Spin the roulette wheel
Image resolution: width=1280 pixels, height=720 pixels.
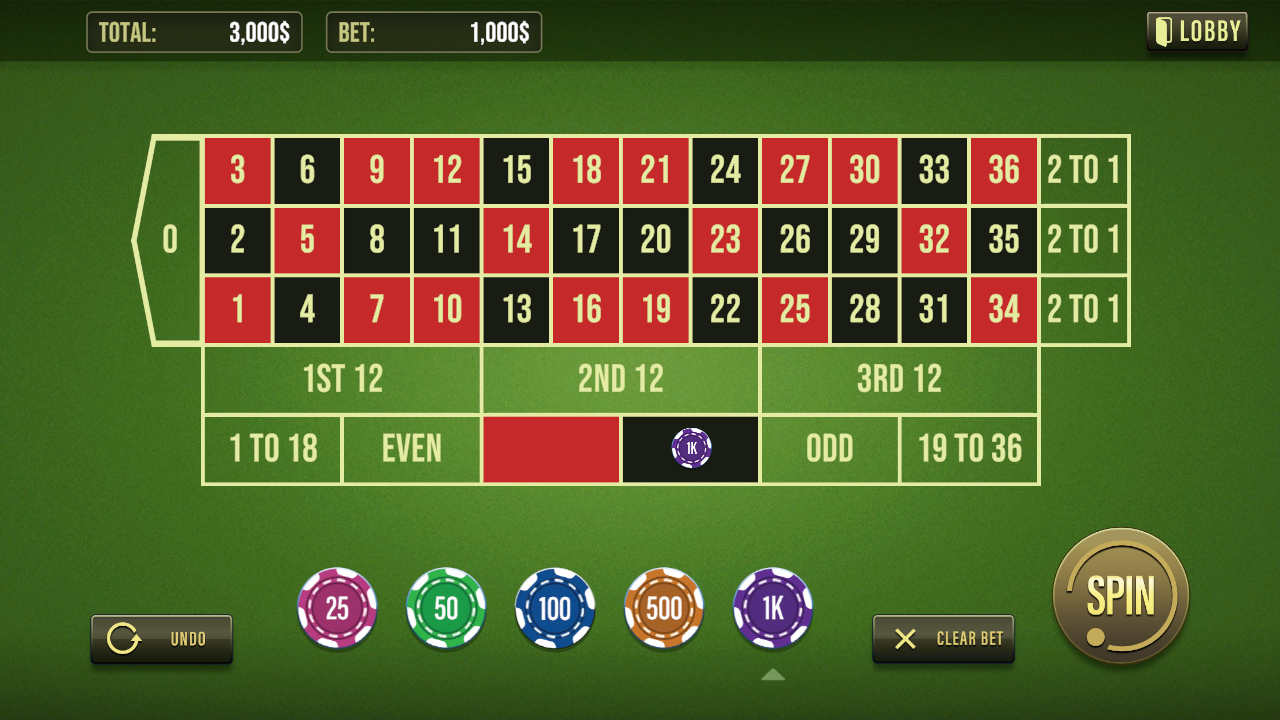click(x=1120, y=596)
